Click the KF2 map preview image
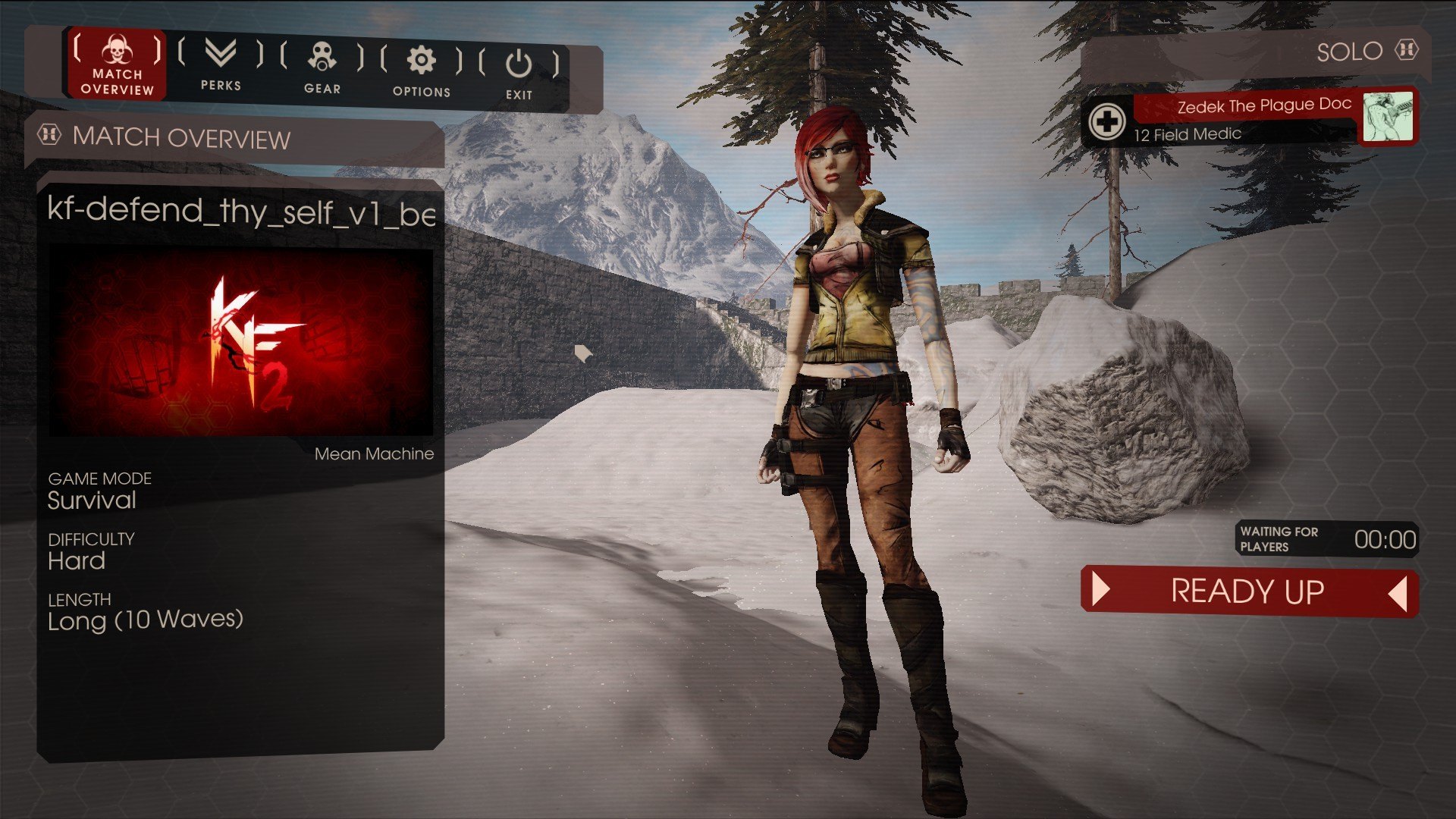The height and width of the screenshot is (819, 1456). tap(240, 343)
